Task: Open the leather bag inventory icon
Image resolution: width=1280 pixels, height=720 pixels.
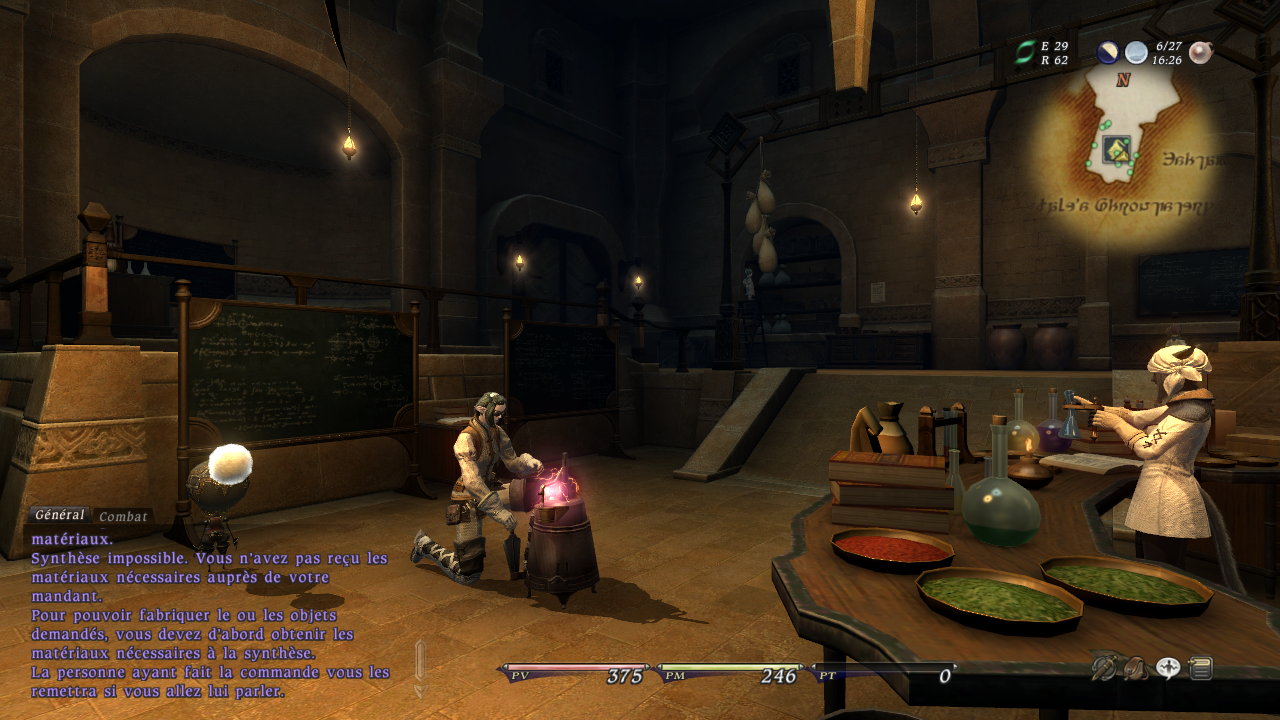Action: click(x=1135, y=668)
